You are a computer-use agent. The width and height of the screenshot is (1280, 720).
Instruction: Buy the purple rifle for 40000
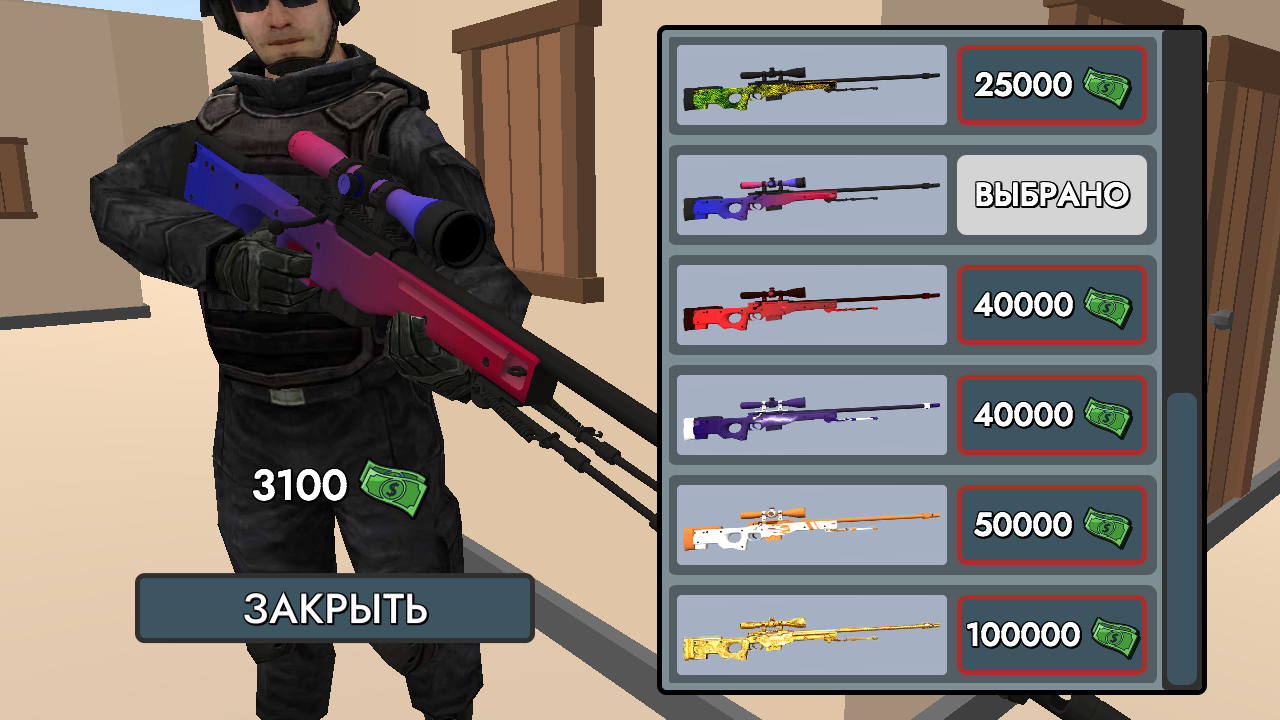(x=1052, y=415)
